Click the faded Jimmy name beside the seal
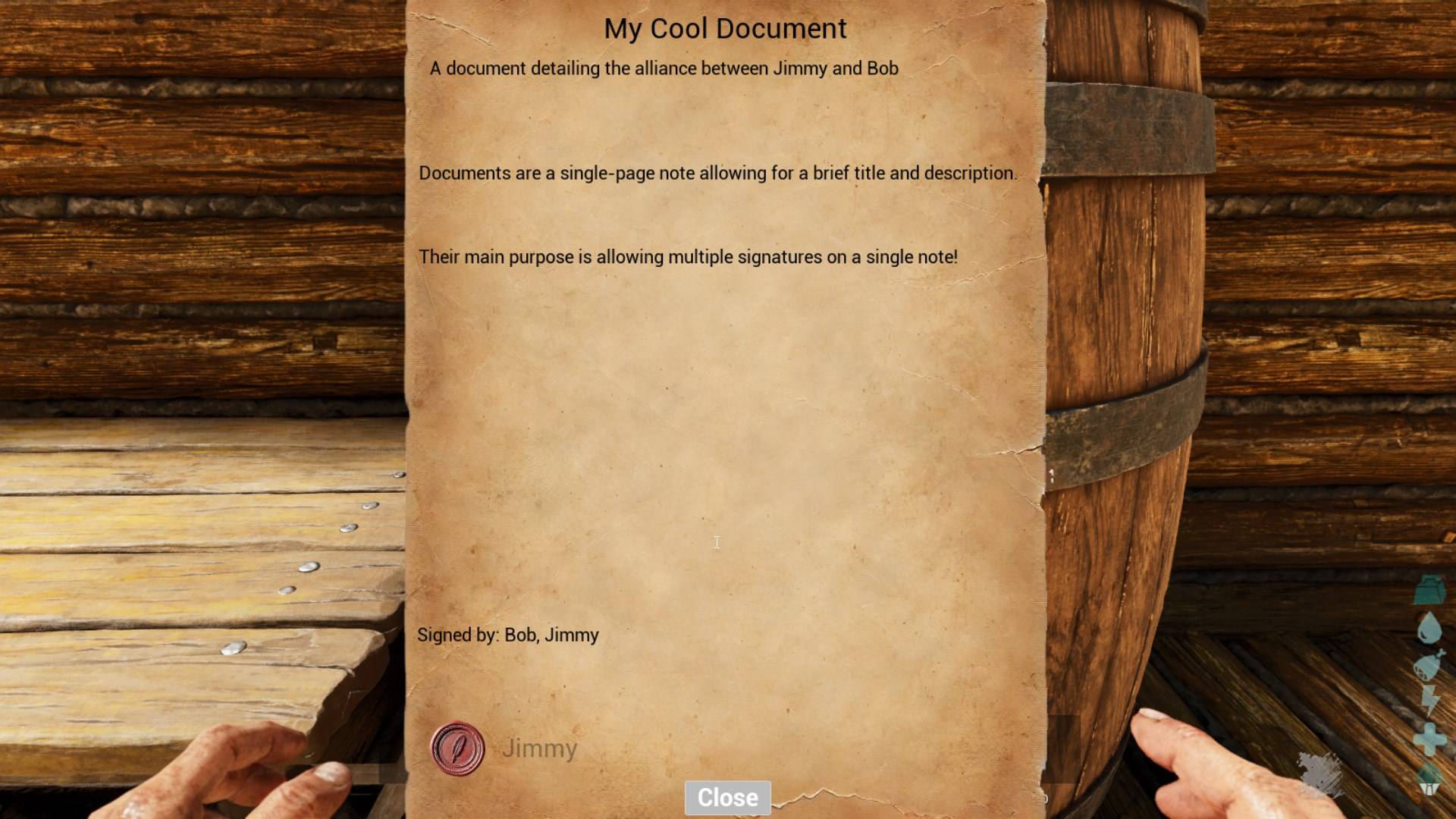Screen dimensions: 1456x819 [x=540, y=748]
